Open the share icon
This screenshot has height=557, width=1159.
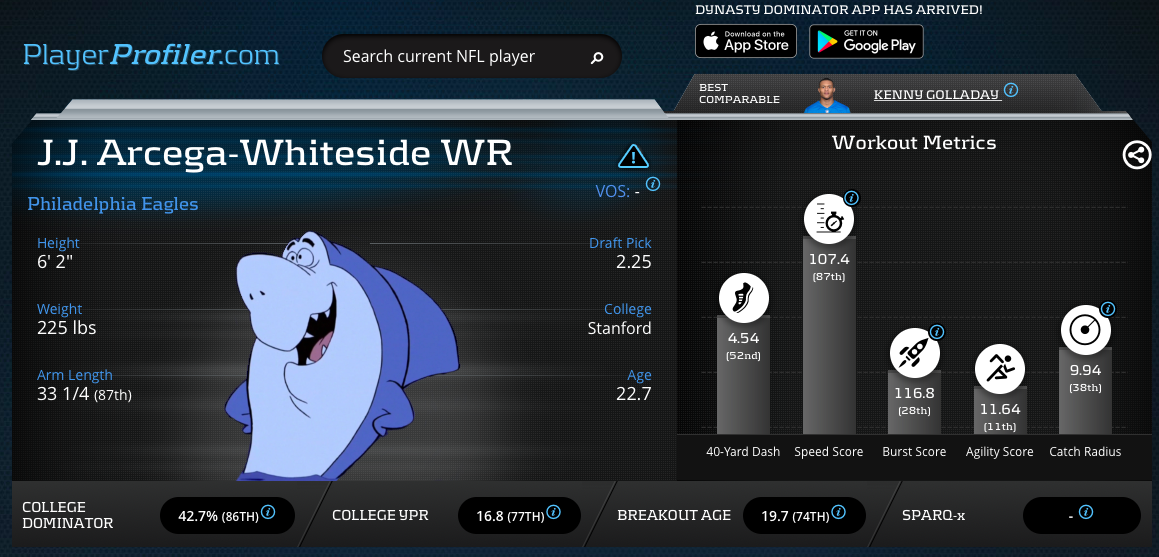coord(1137,155)
